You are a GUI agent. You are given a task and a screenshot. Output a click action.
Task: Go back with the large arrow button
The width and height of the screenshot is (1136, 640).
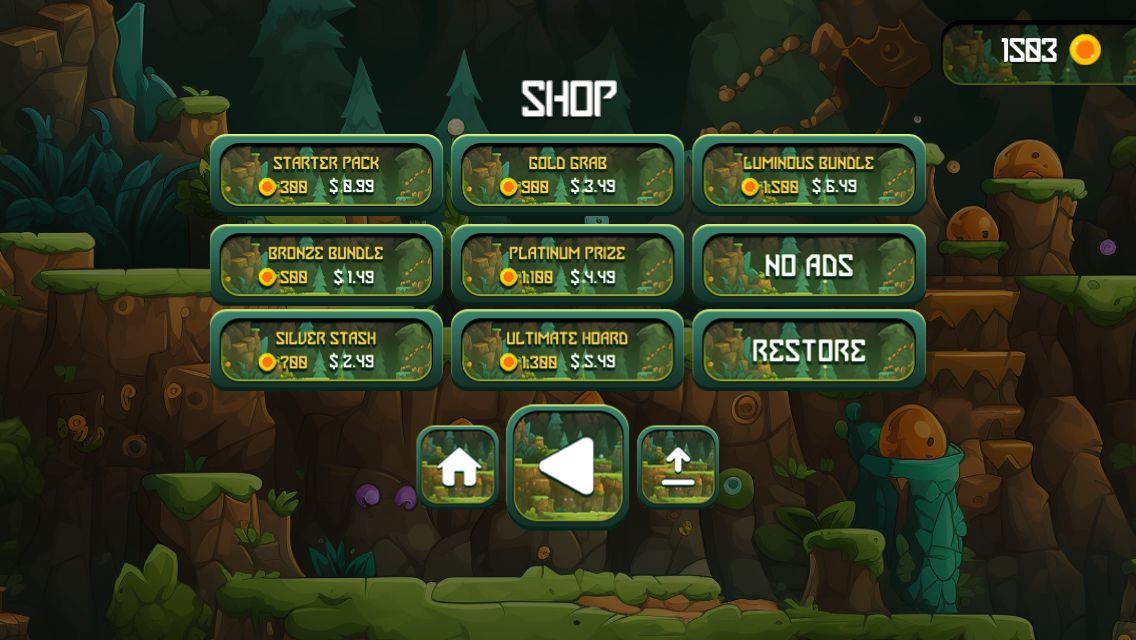point(567,466)
